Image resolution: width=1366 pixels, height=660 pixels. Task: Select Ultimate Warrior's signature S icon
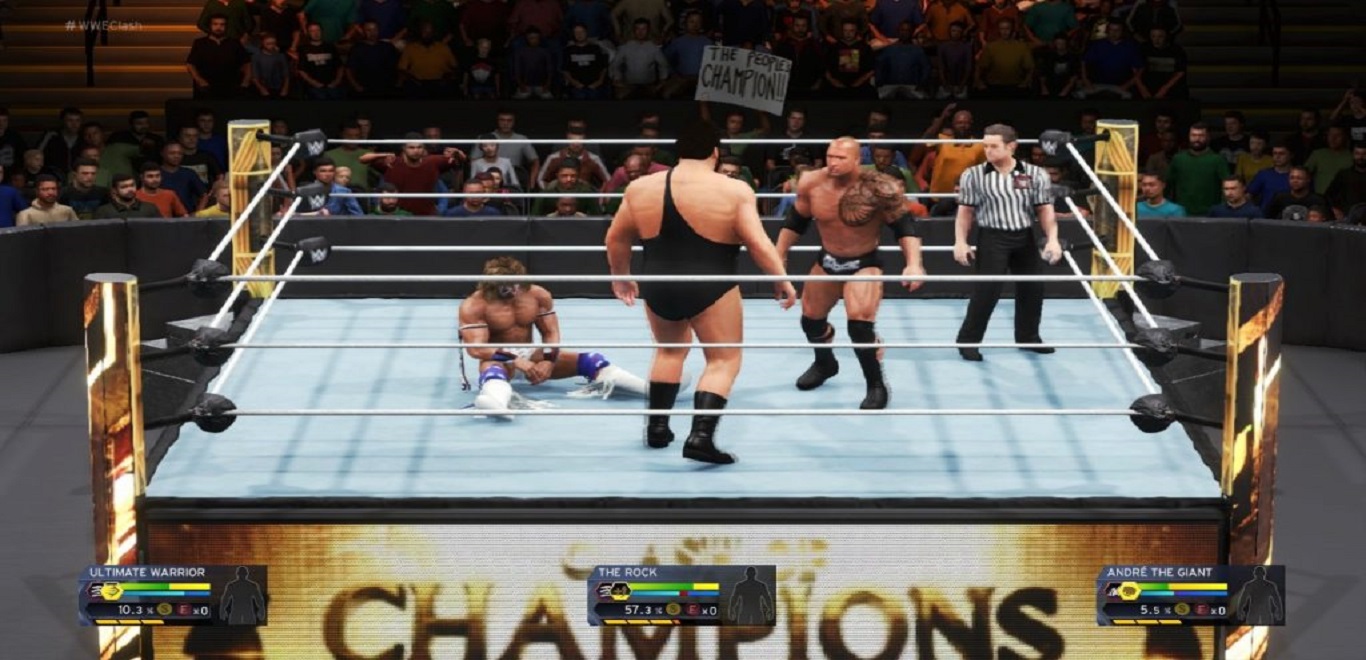tap(164, 609)
